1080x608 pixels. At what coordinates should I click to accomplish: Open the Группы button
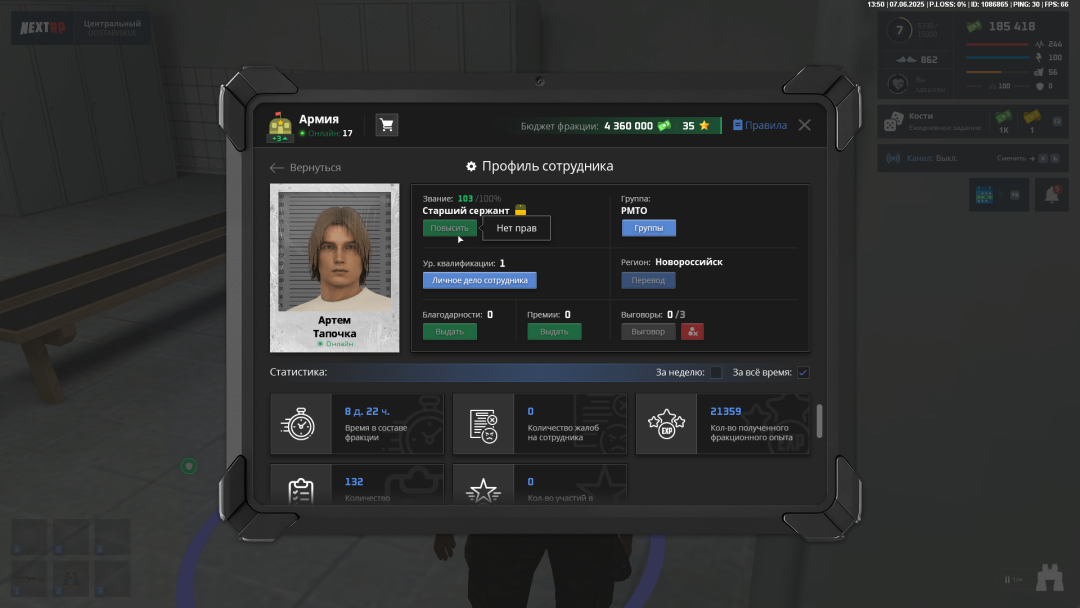click(648, 228)
